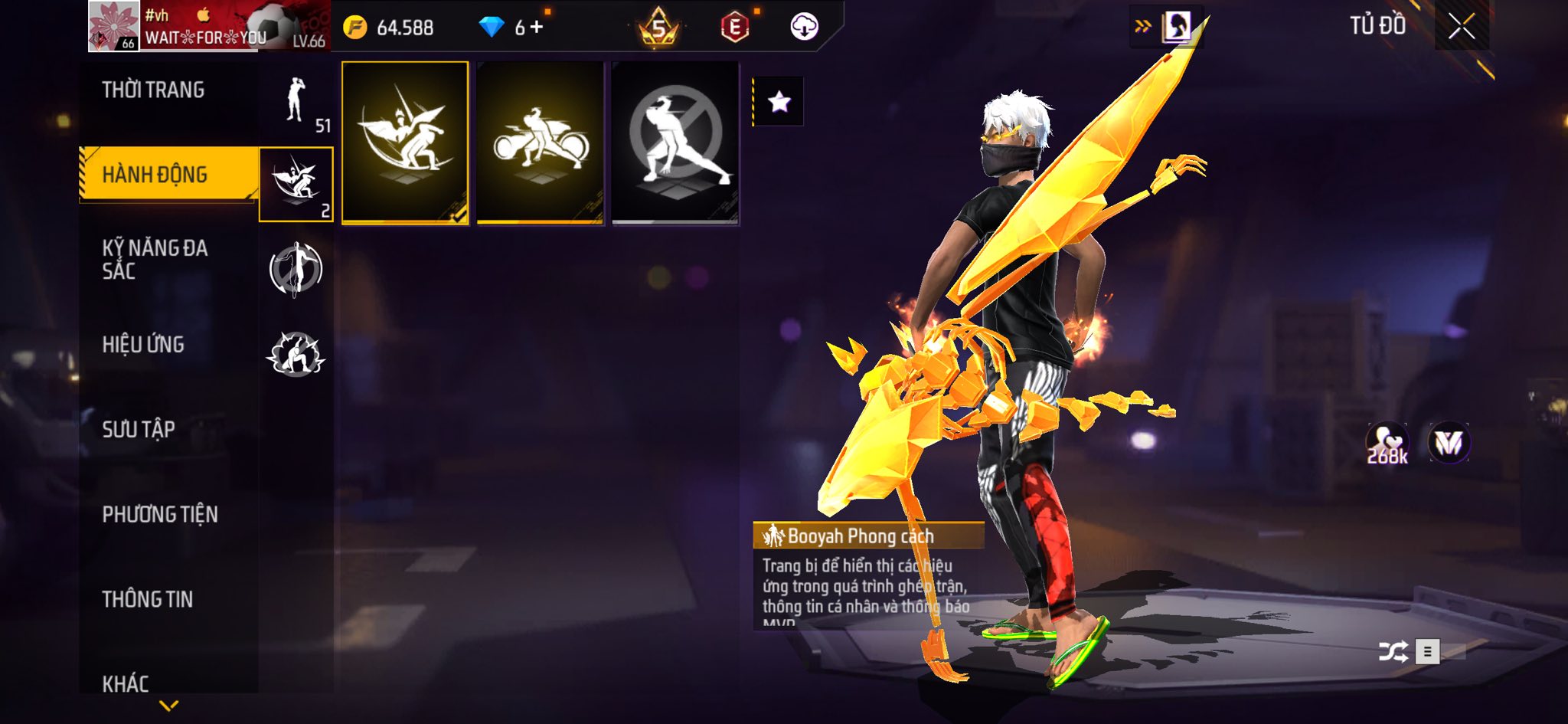Open the player profile banner

pos(208,27)
